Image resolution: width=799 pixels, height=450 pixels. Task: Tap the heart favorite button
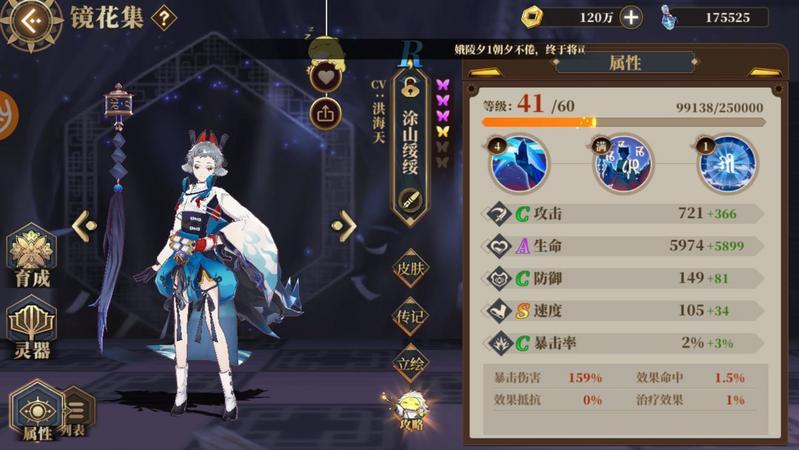[x=326, y=76]
